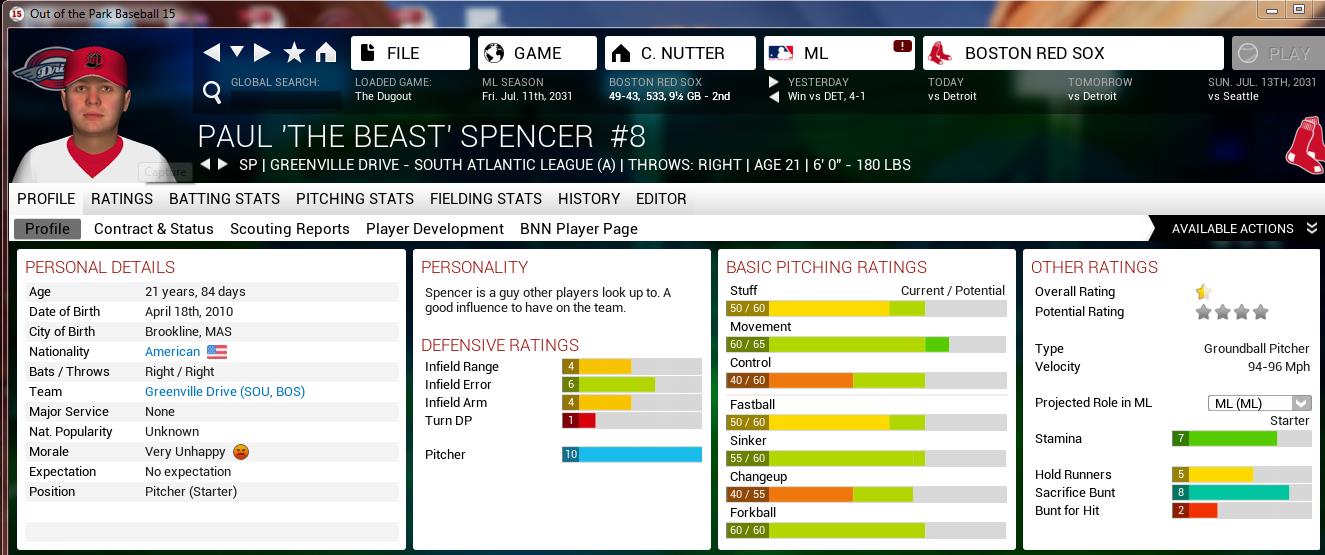This screenshot has width=1325, height=555.
Task: Open the C. NUTTER manager menu
Action: [x=679, y=53]
